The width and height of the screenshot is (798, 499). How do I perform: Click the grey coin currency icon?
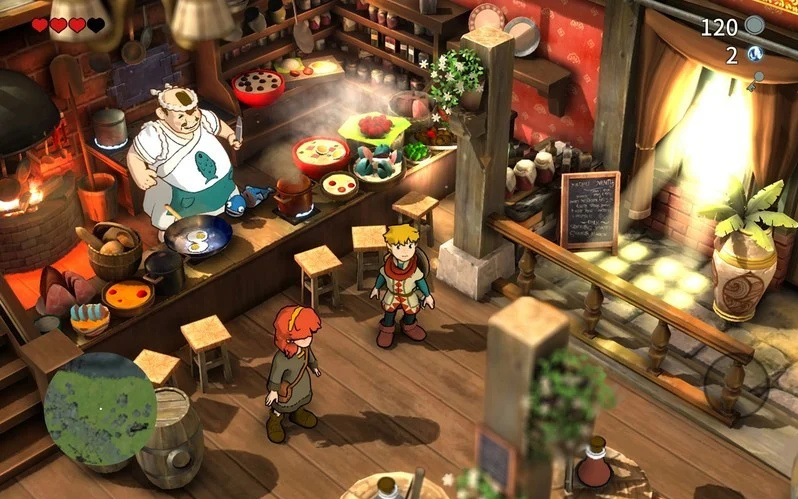pos(755,26)
